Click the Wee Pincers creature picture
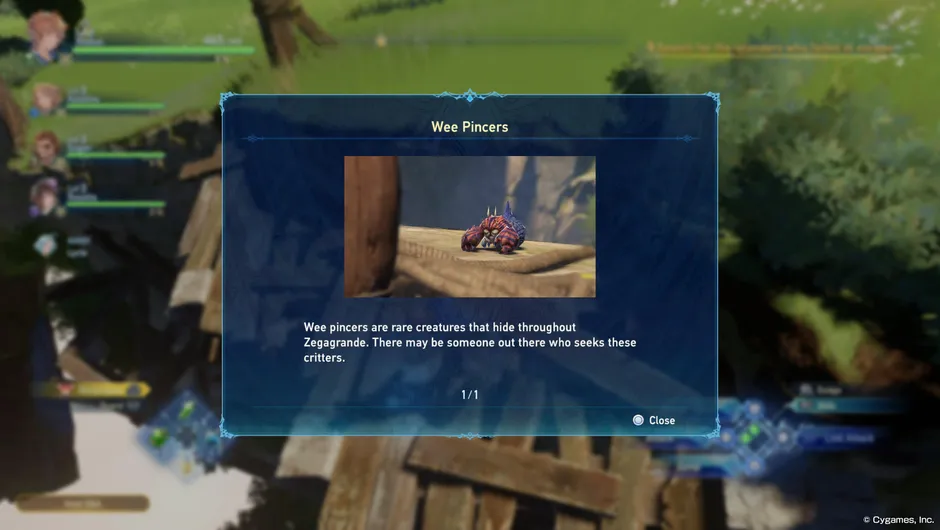The width and height of the screenshot is (940, 530). (x=470, y=227)
